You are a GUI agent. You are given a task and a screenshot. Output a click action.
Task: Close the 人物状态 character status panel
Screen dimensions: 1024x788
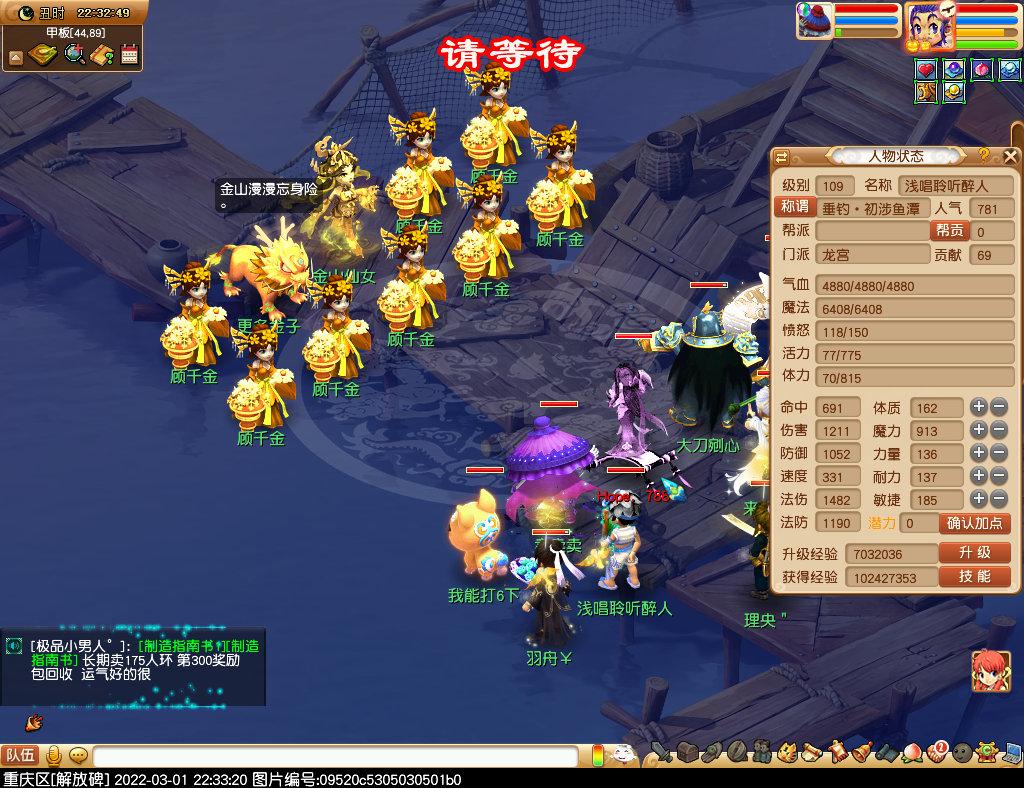(1010, 156)
